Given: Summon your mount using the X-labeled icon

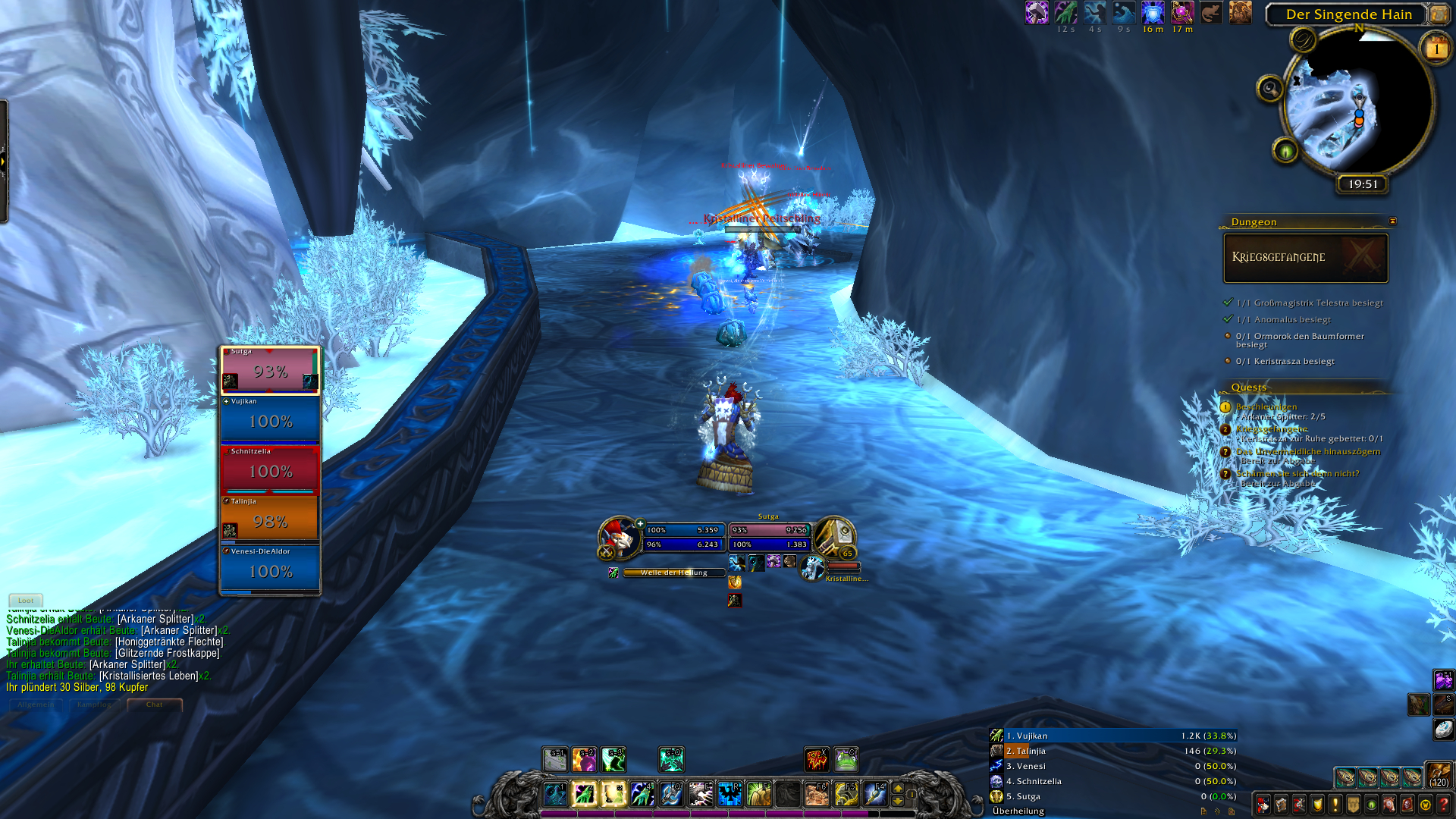Looking at the screenshot, I should click(817, 759).
